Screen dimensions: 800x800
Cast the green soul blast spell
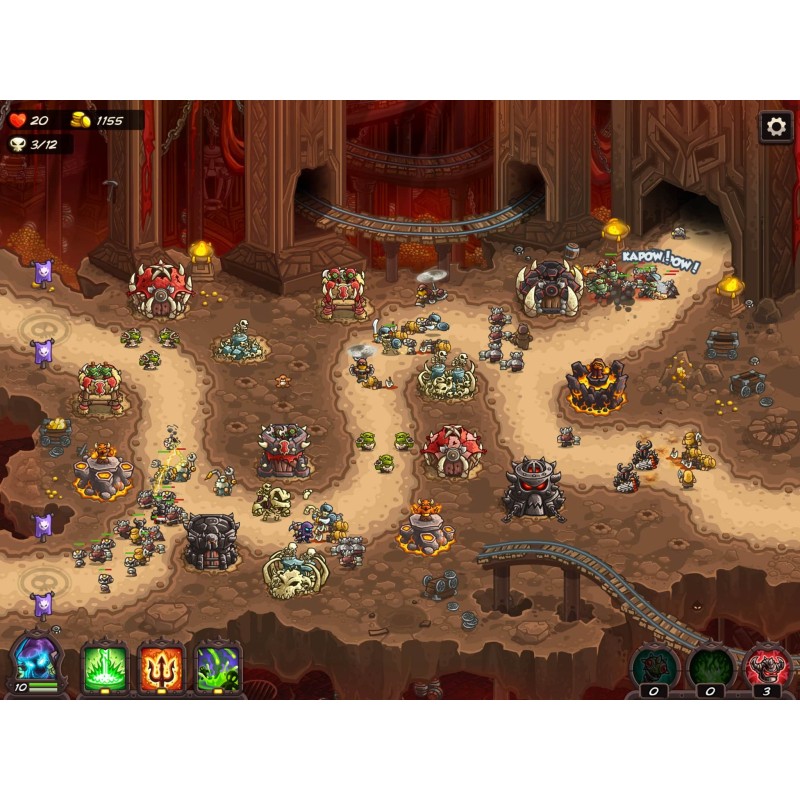(x=105, y=665)
